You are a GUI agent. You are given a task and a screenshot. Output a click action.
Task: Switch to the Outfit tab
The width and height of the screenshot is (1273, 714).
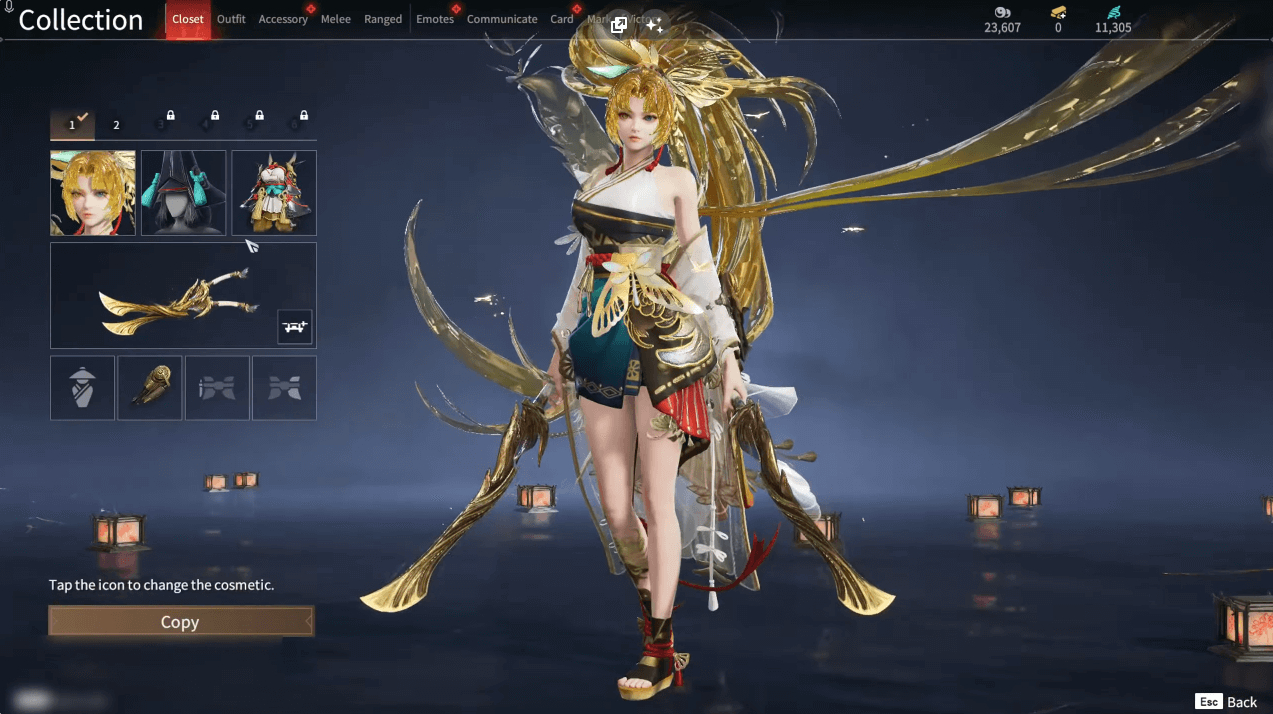pos(231,19)
